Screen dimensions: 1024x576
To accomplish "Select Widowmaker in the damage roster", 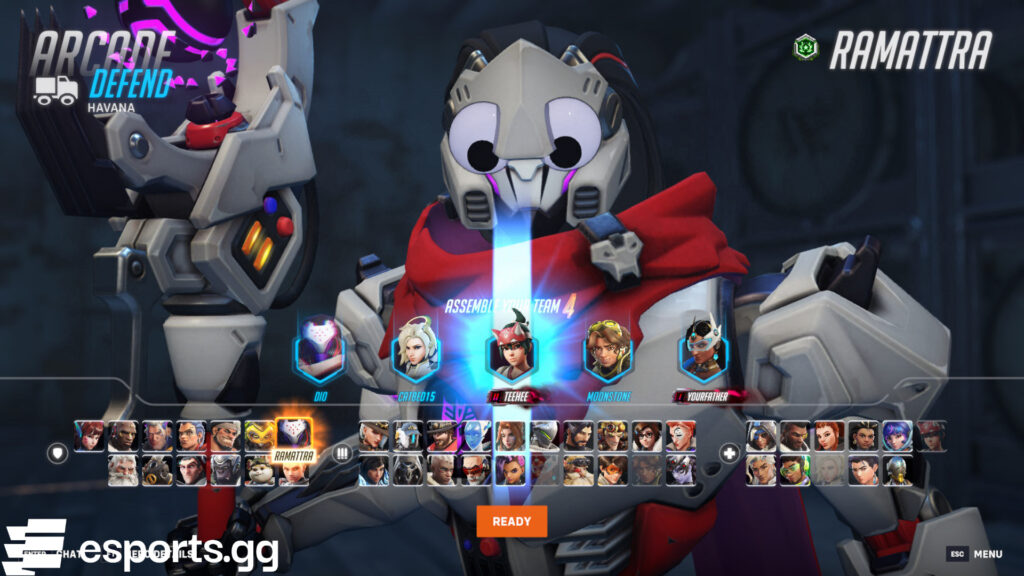I will [680, 470].
